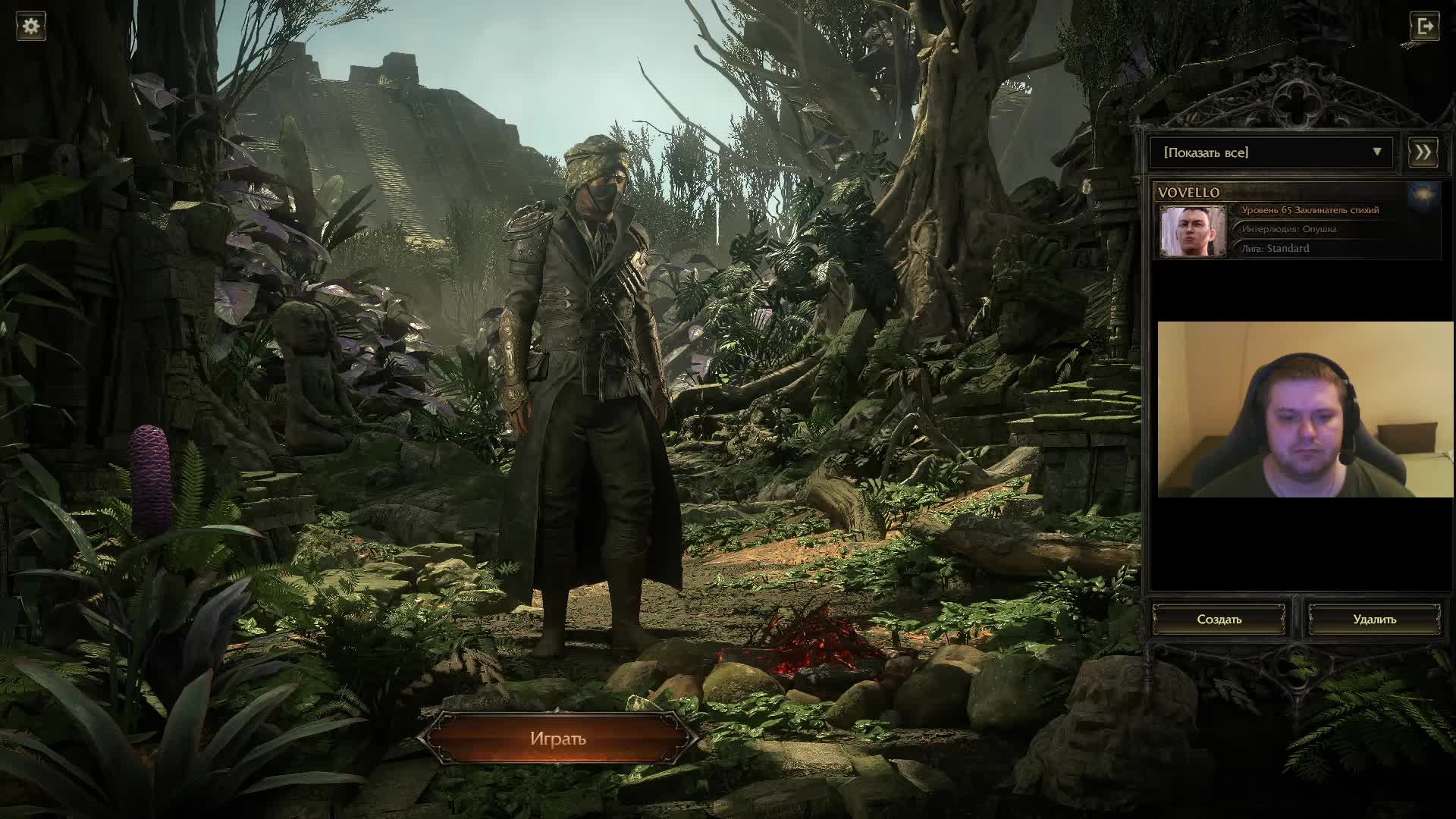Collapse the character list with double-arrow button
This screenshot has height=819, width=1456.
(x=1423, y=152)
